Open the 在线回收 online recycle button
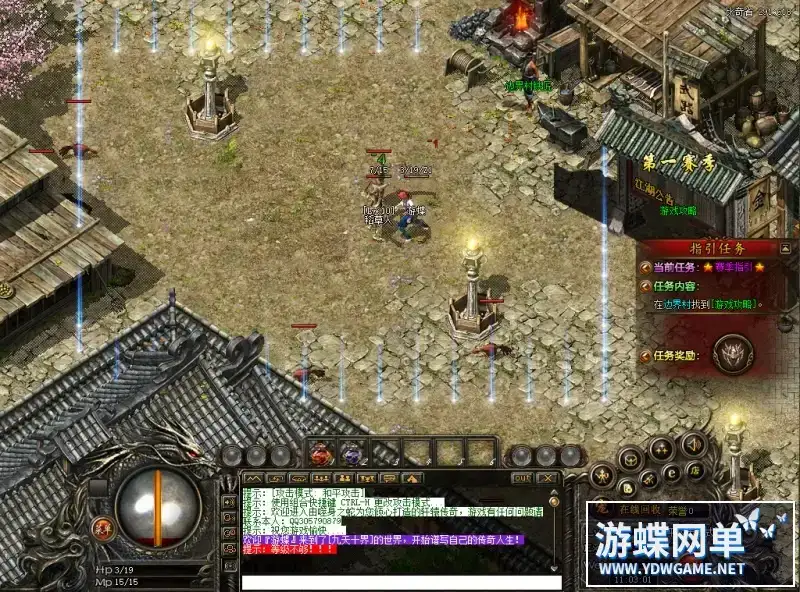The image size is (800, 592). tap(641, 511)
